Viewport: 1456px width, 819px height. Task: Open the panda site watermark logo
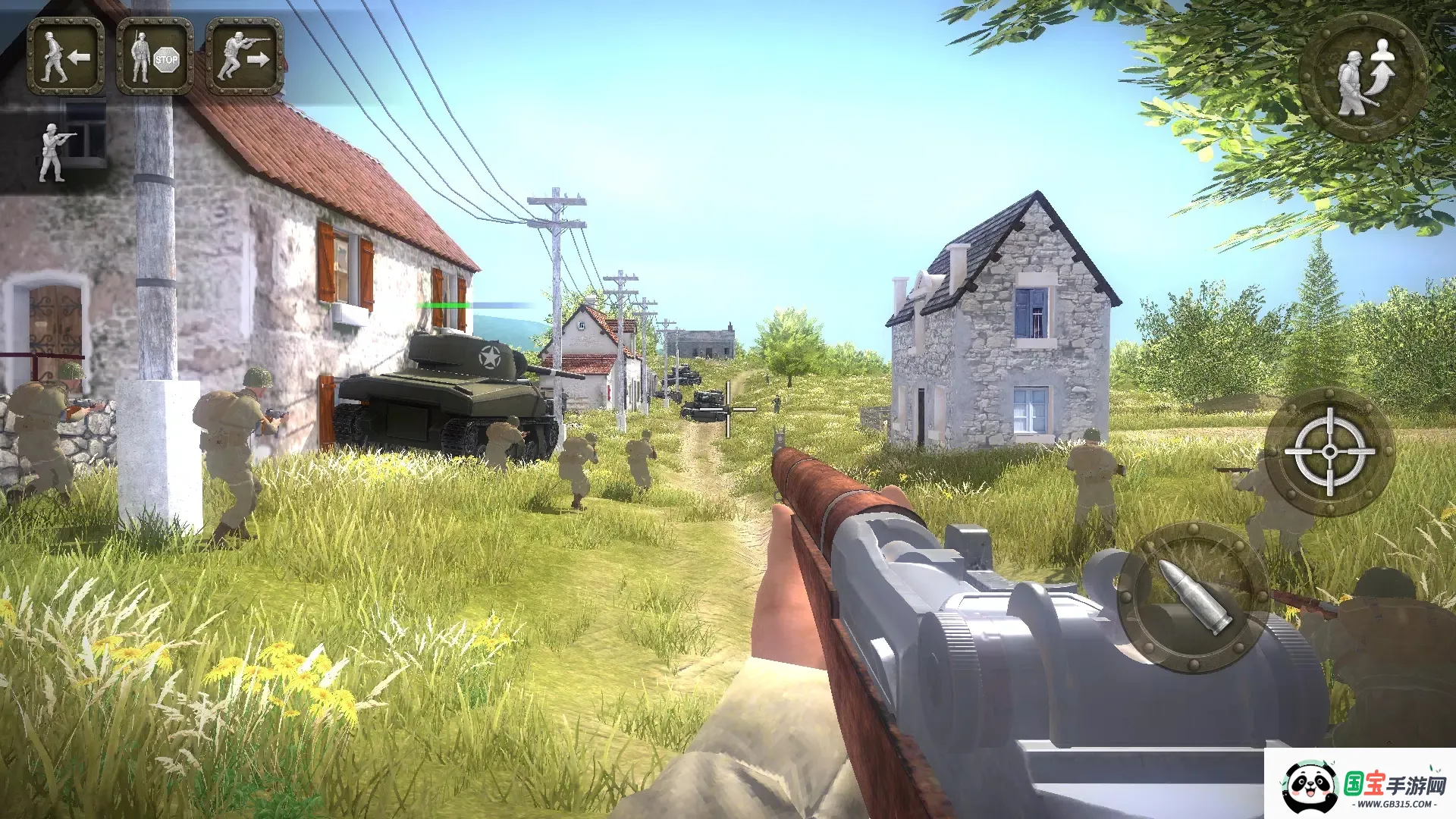(x=1362, y=786)
